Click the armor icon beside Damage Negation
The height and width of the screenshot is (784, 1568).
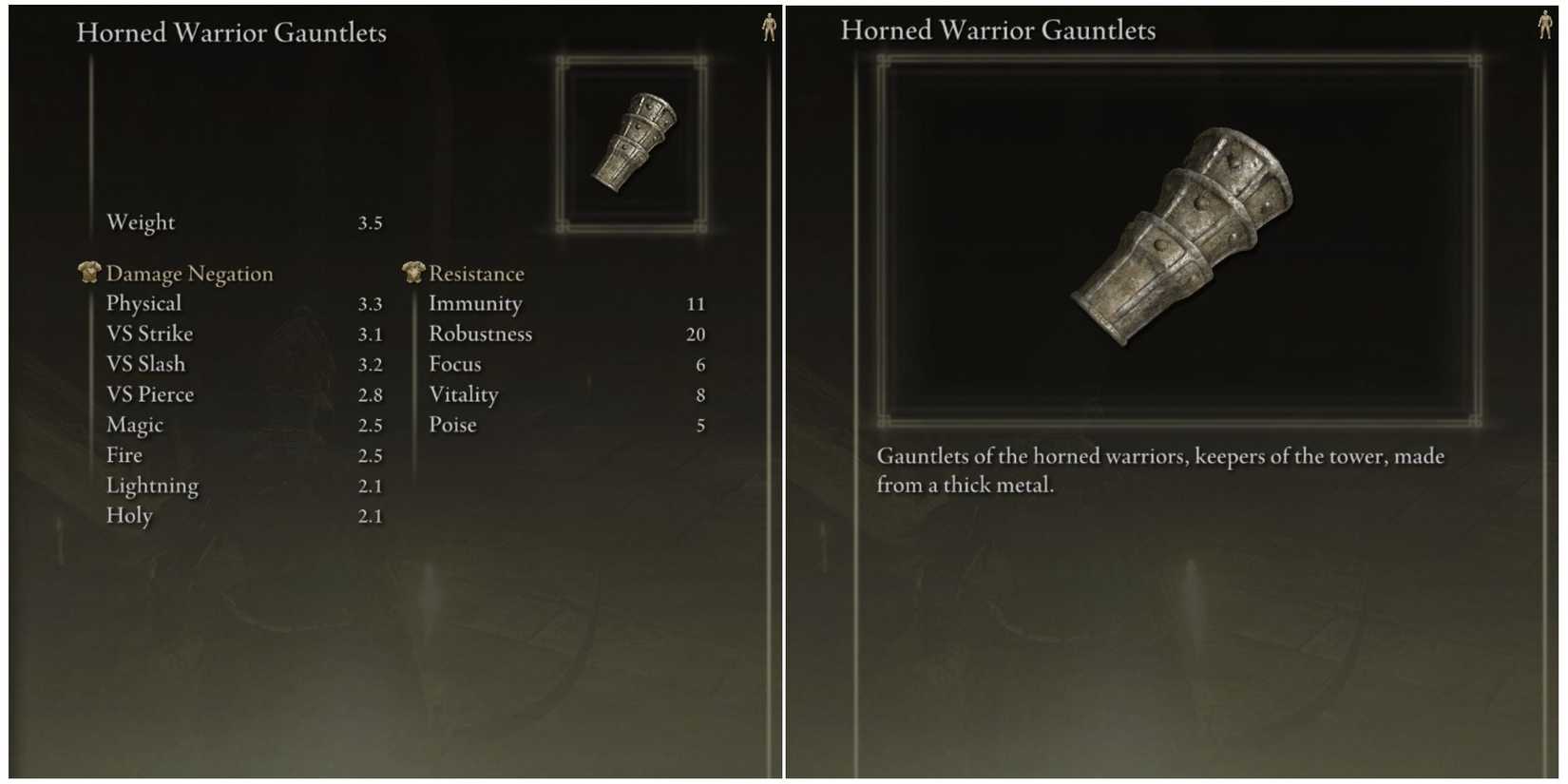[89, 273]
